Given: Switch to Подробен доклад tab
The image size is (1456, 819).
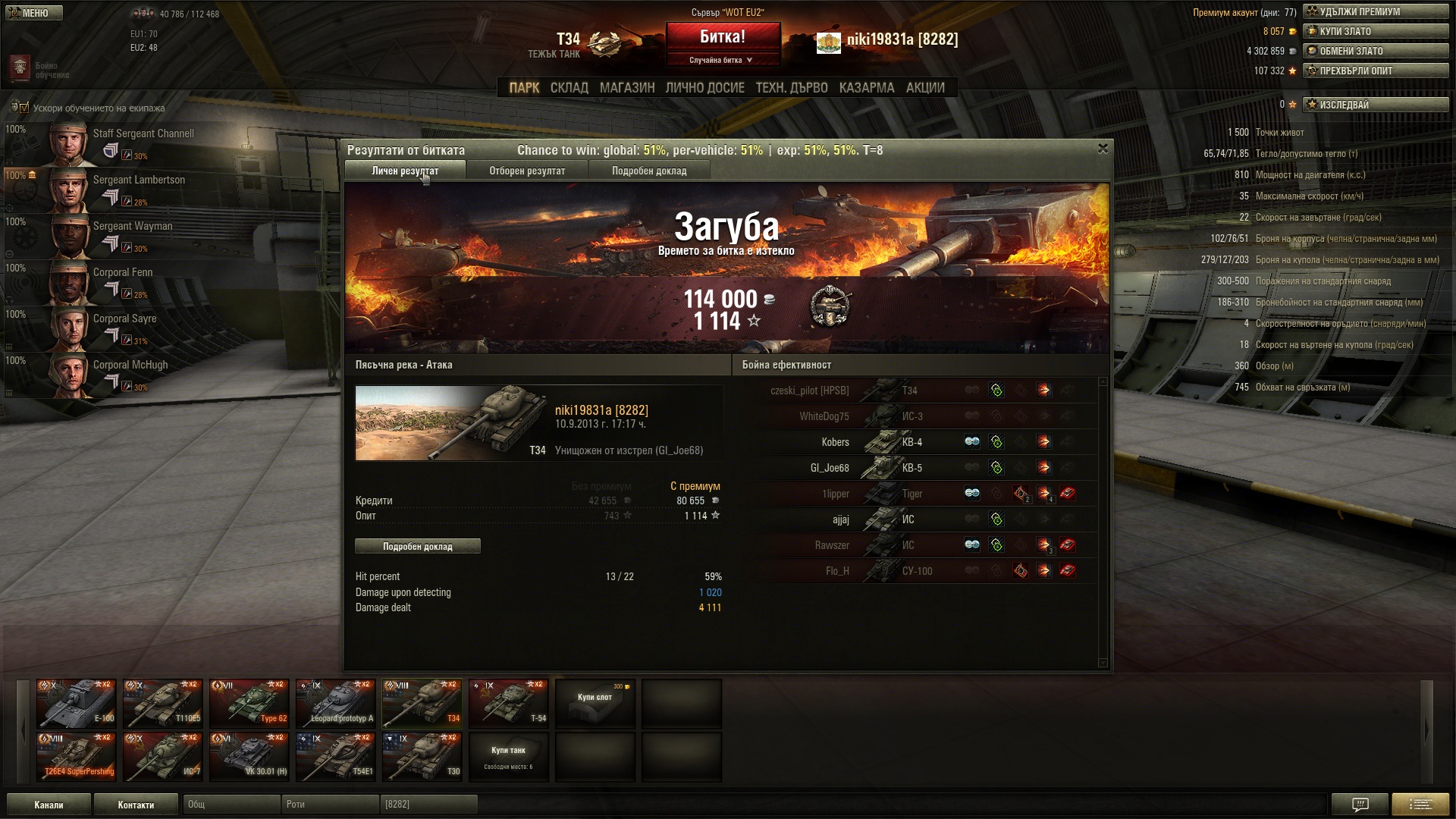Looking at the screenshot, I should 649,171.
